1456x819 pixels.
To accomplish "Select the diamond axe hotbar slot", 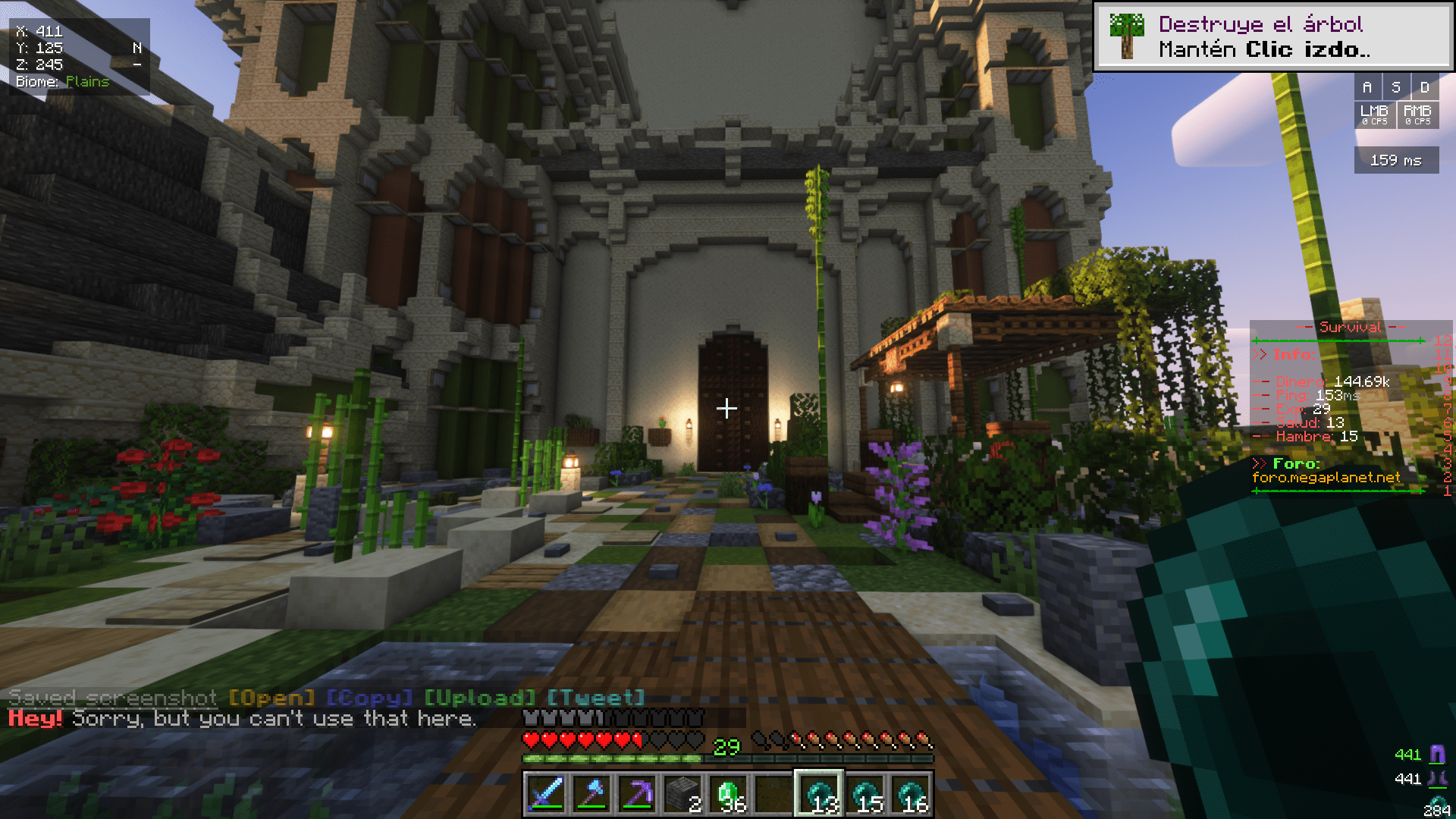I will (x=591, y=793).
